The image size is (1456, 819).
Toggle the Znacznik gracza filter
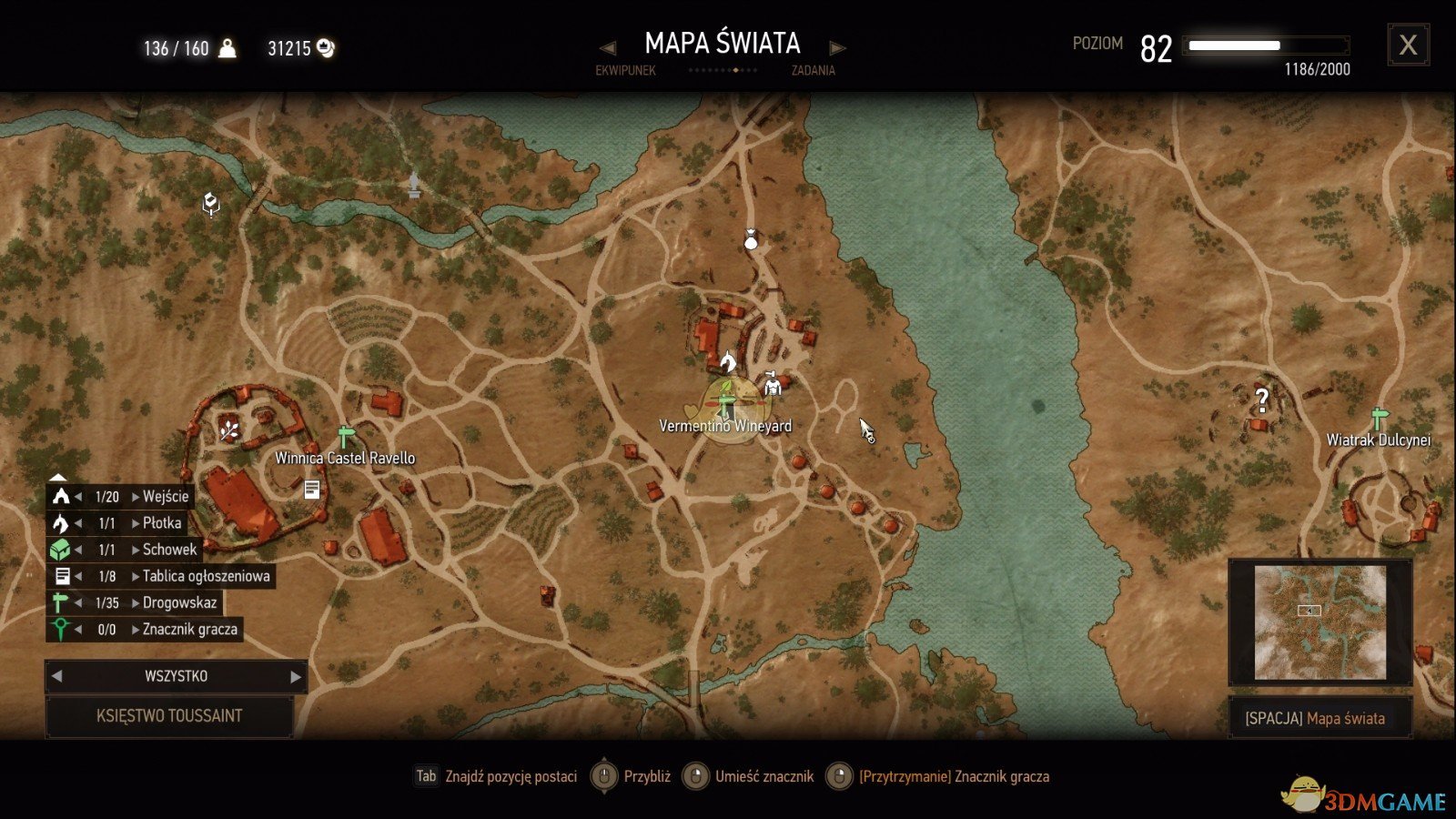(61, 629)
